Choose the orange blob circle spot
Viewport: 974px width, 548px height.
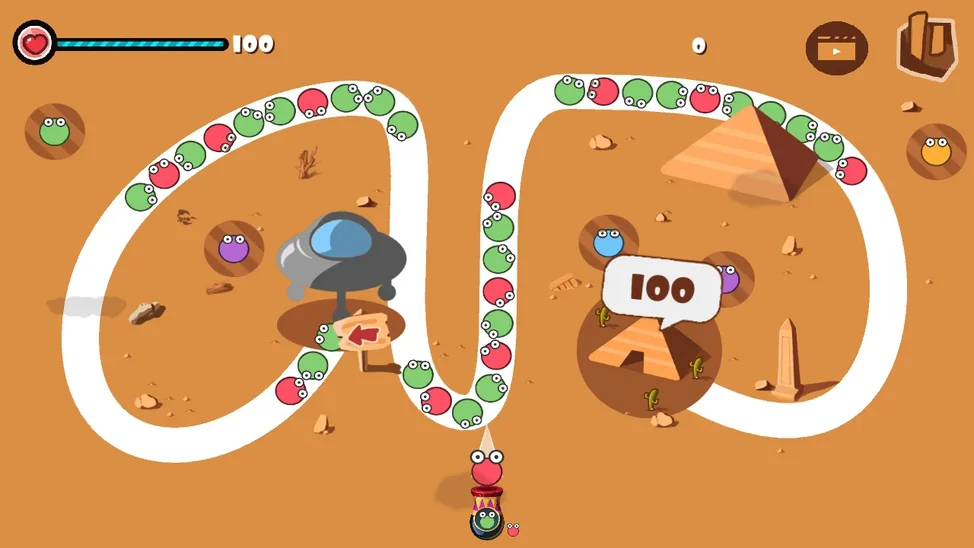[x=936, y=151]
